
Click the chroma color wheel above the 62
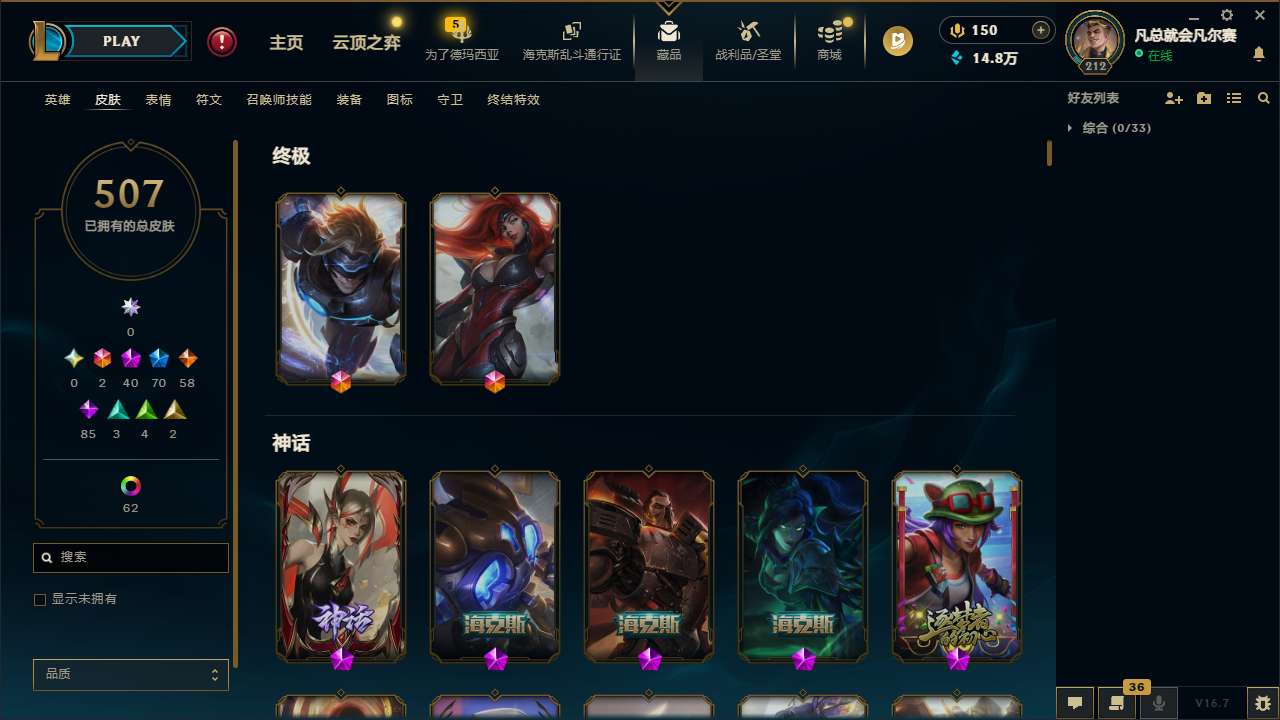[130, 483]
